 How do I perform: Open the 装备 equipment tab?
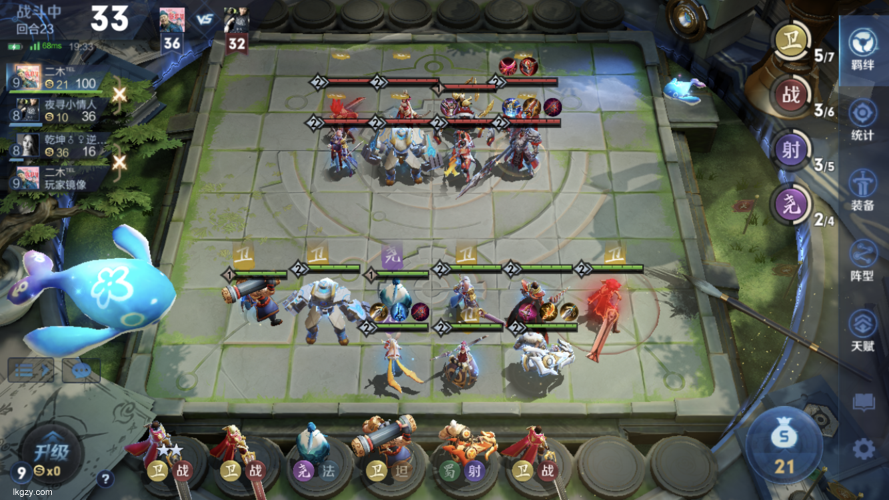pyautogui.click(x=862, y=187)
